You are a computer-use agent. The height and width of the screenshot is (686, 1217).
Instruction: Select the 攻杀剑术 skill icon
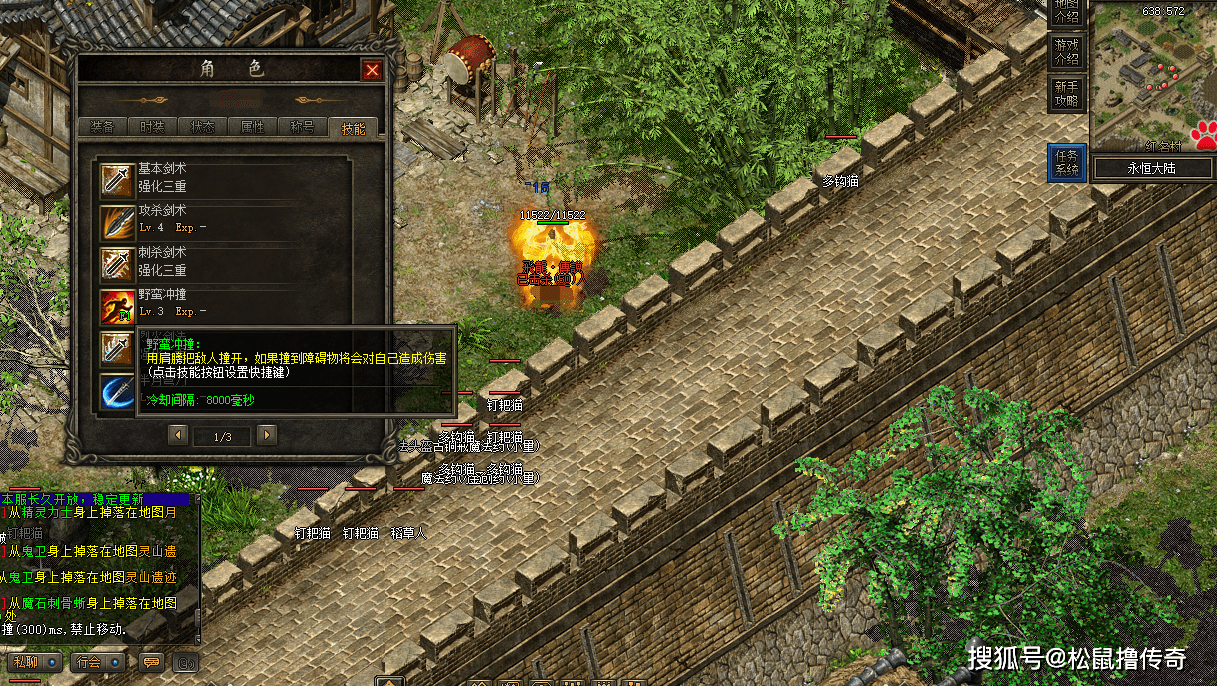(117, 222)
